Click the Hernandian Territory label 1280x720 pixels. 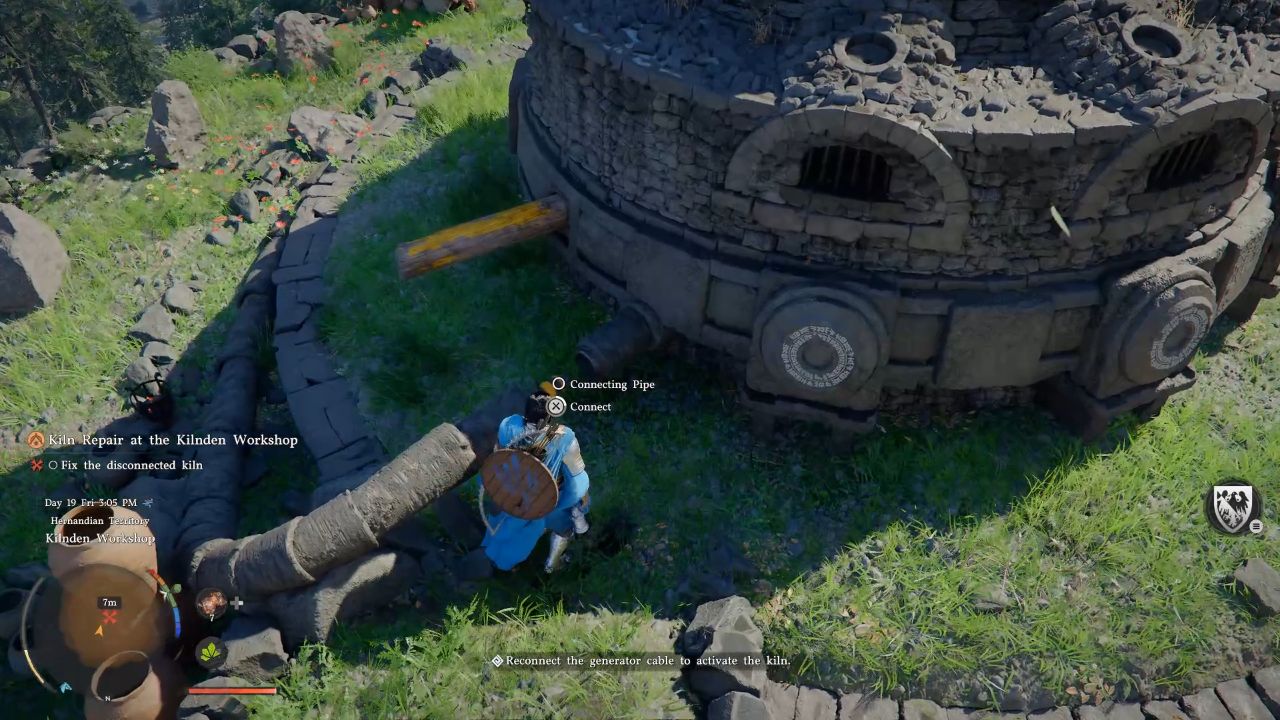[100, 520]
